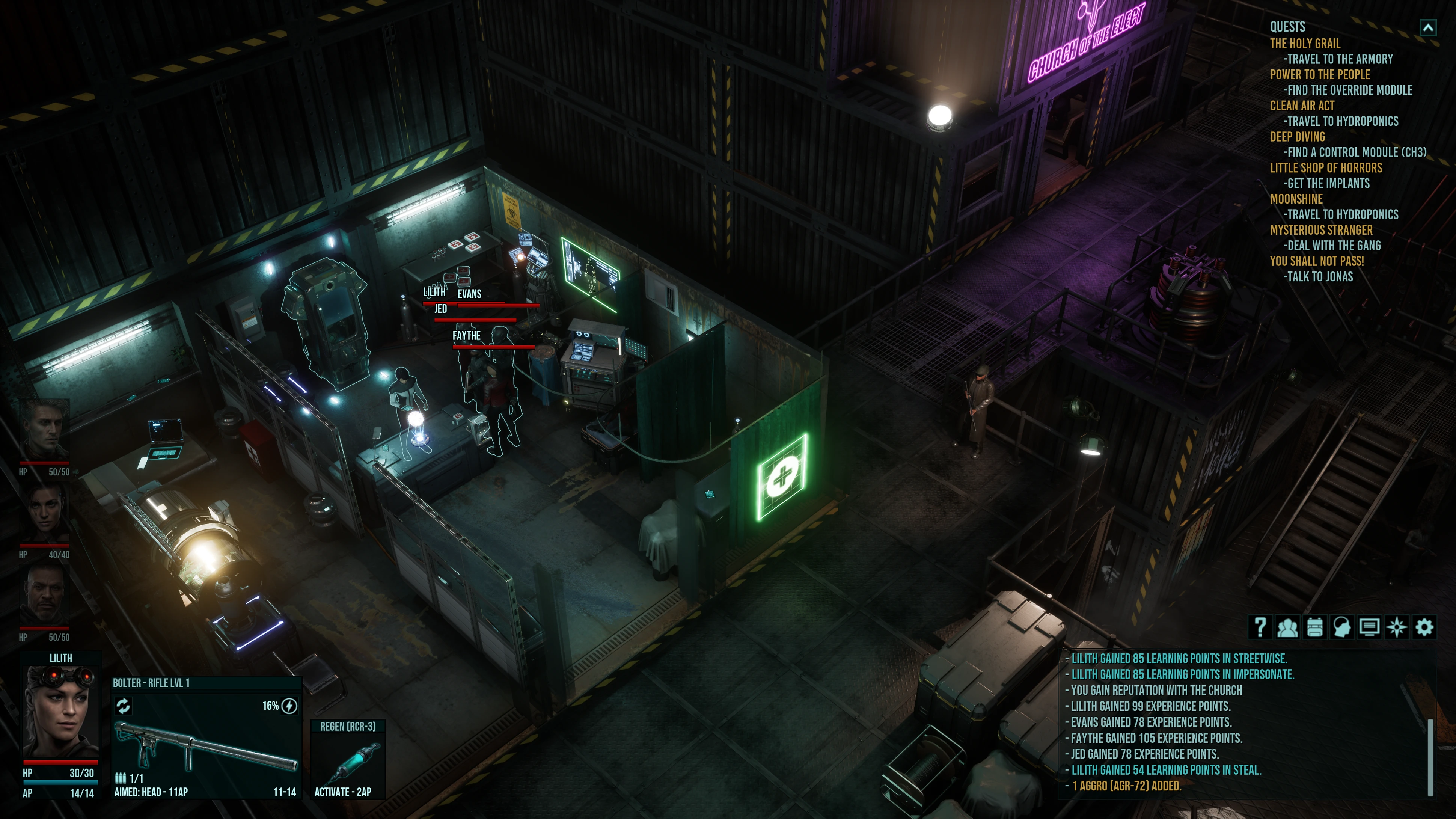This screenshot has height=819, width=1456.
Task: Click the lightning bolt energy icon
Action: [289, 706]
